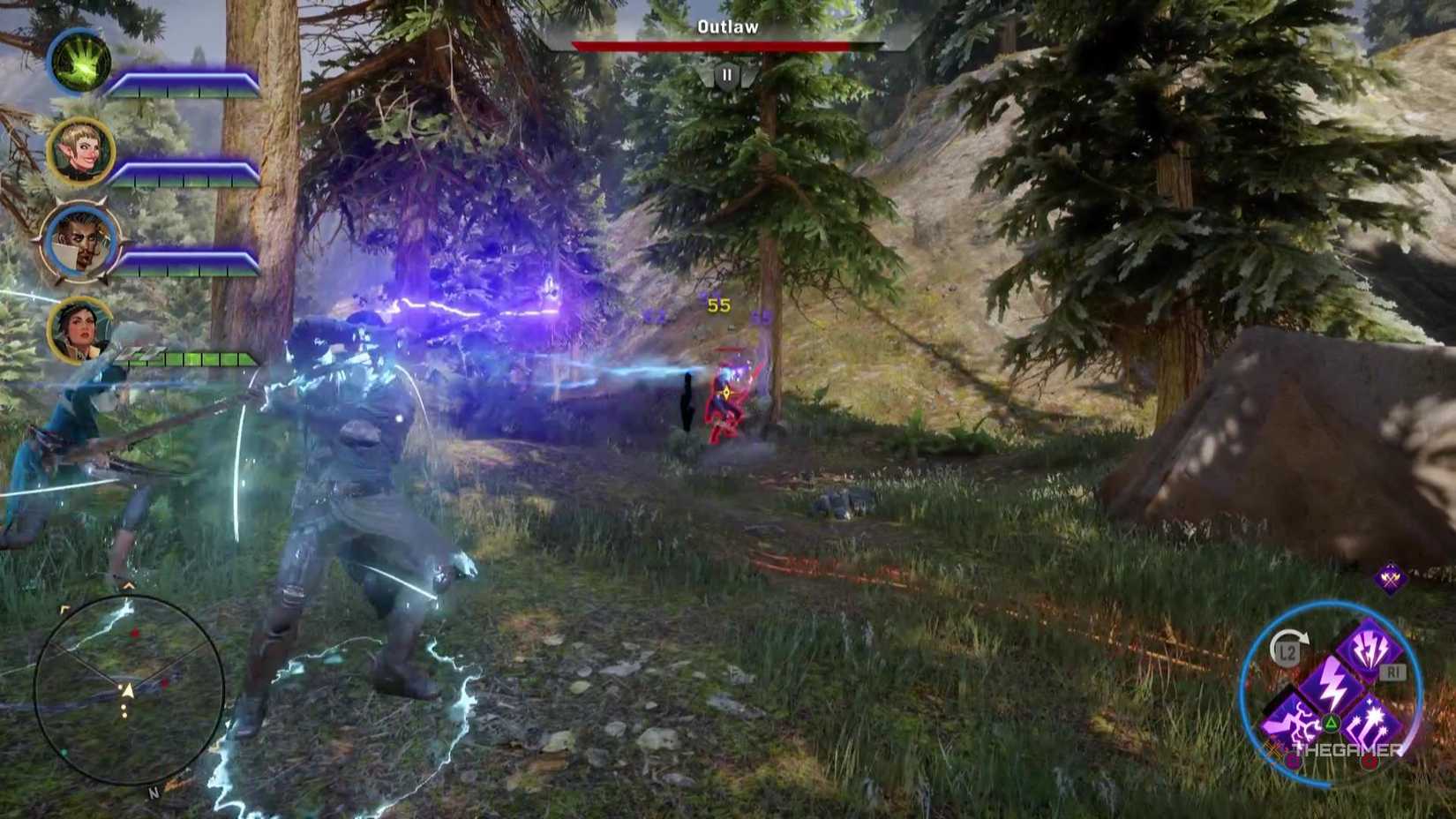The width and height of the screenshot is (1456, 819).
Task: Click the L2 rotate icon on the ability wheel
Action: click(x=1287, y=650)
